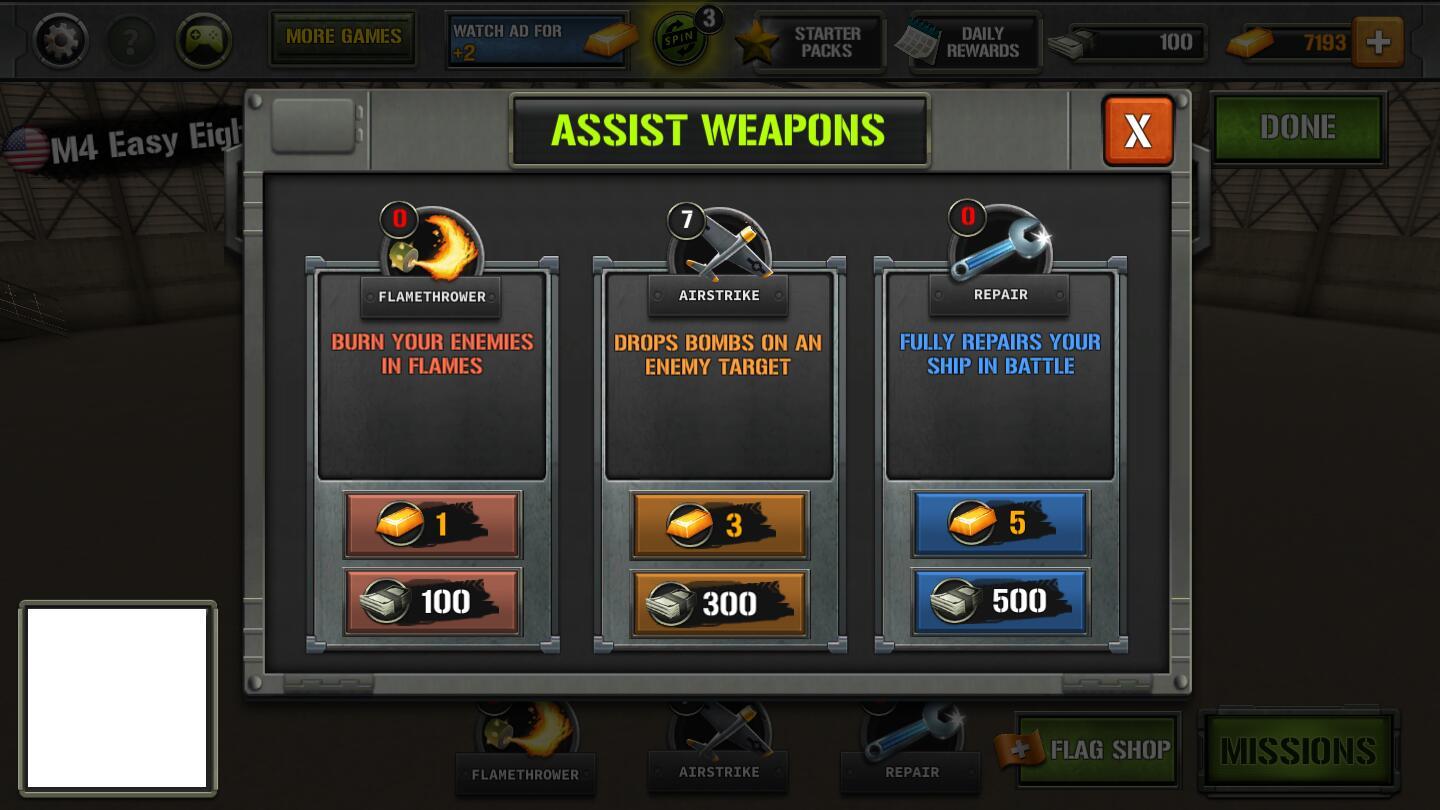This screenshot has height=810, width=1440.
Task: Open the settings gear icon
Action: [x=60, y=41]
